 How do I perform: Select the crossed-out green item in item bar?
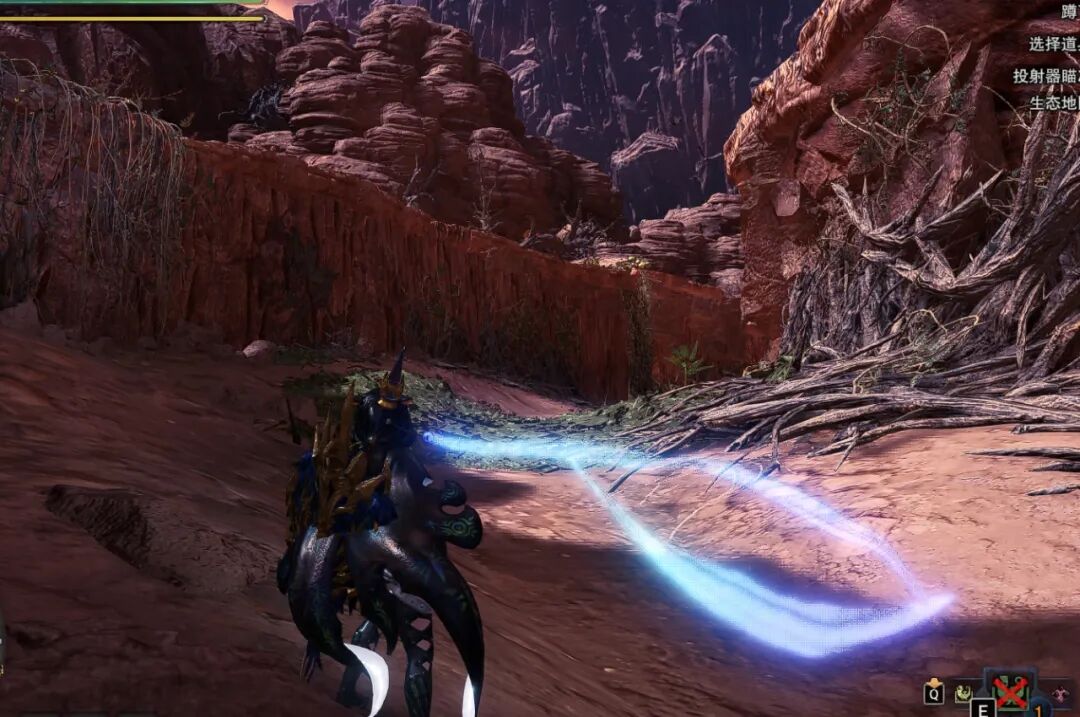[1011, 691]
